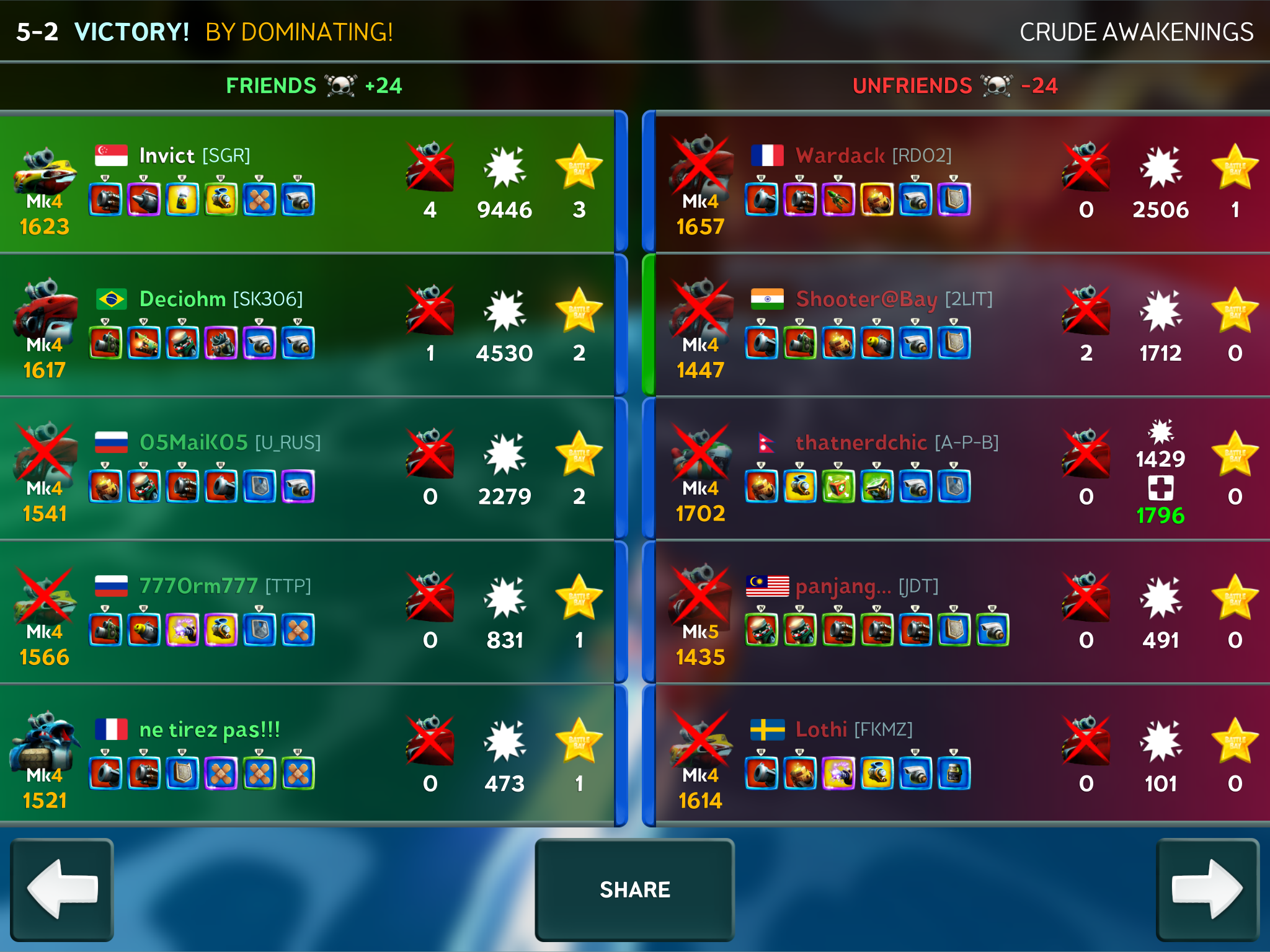Open Wardack's scoreboard entry

coord(961,184)
